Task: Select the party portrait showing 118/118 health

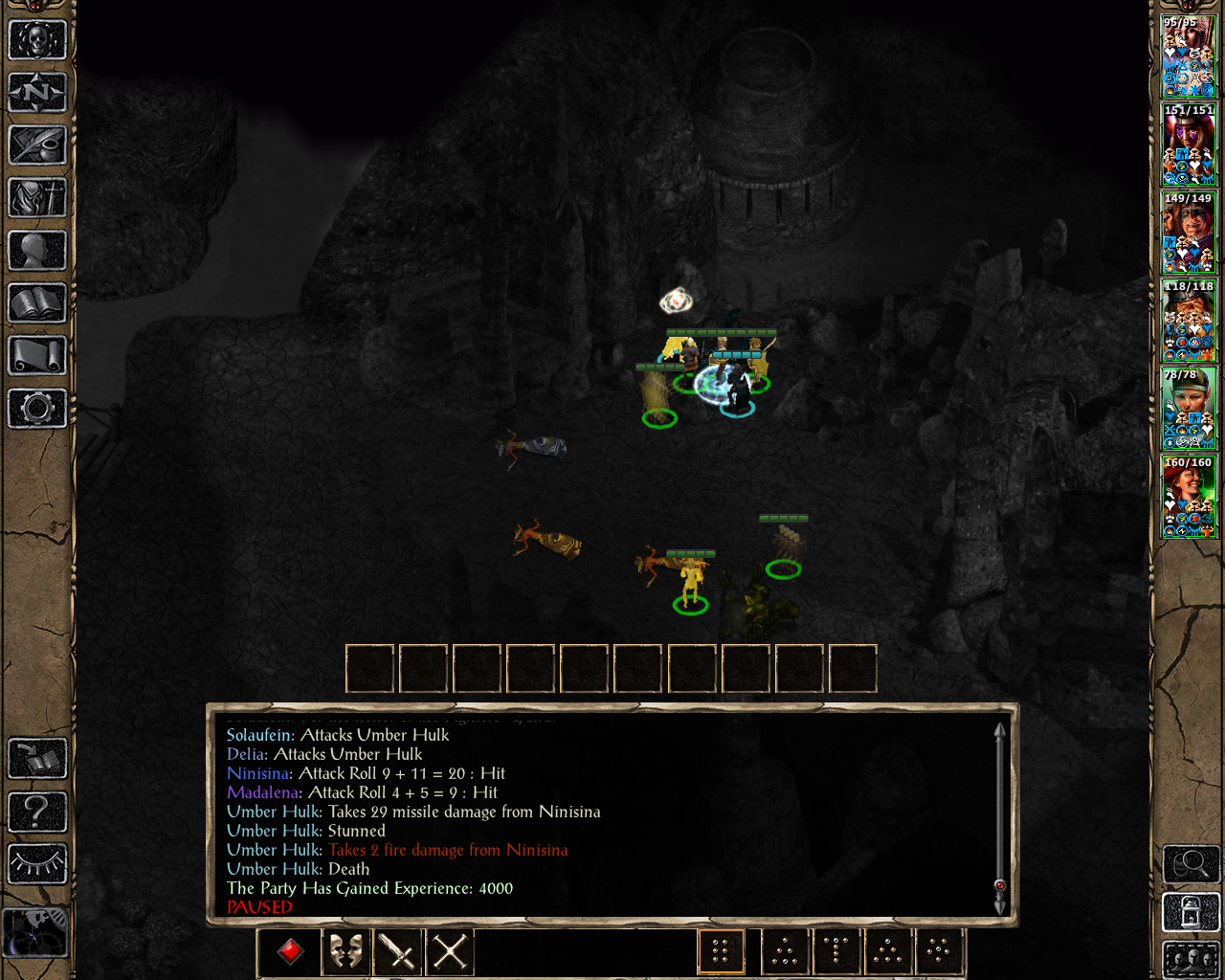Action: click(1189, 321)
